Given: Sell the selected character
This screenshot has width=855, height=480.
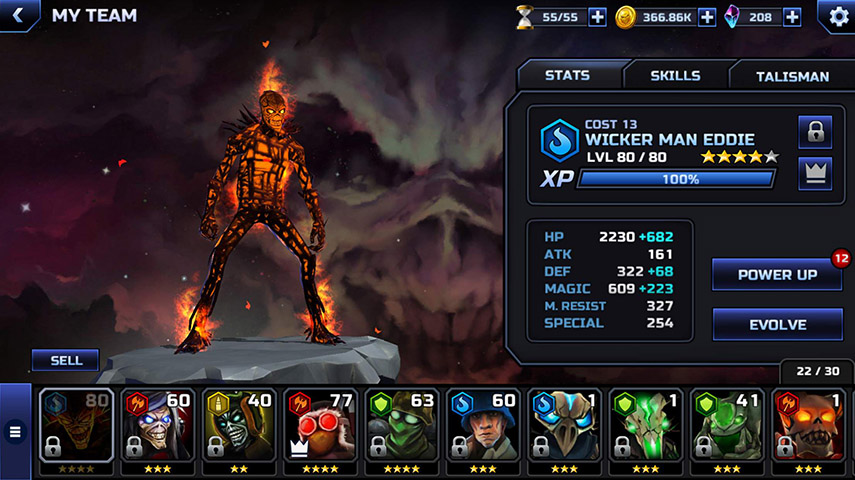Looking at the screenshot, I should [x=64, y=360].
